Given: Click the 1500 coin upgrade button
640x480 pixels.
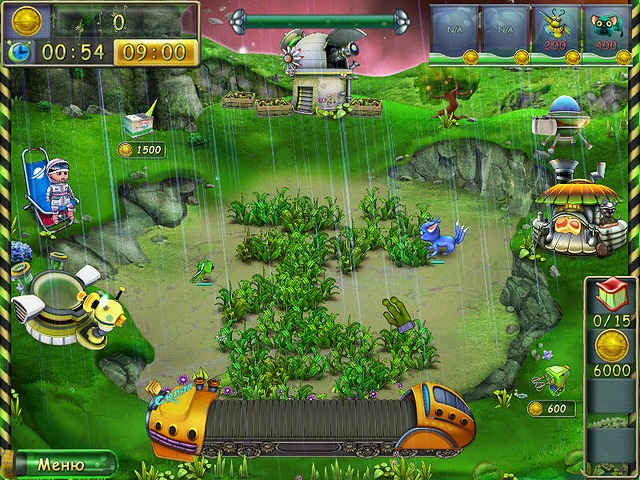Looking at the screenshot, I should (x=140, y=150).
